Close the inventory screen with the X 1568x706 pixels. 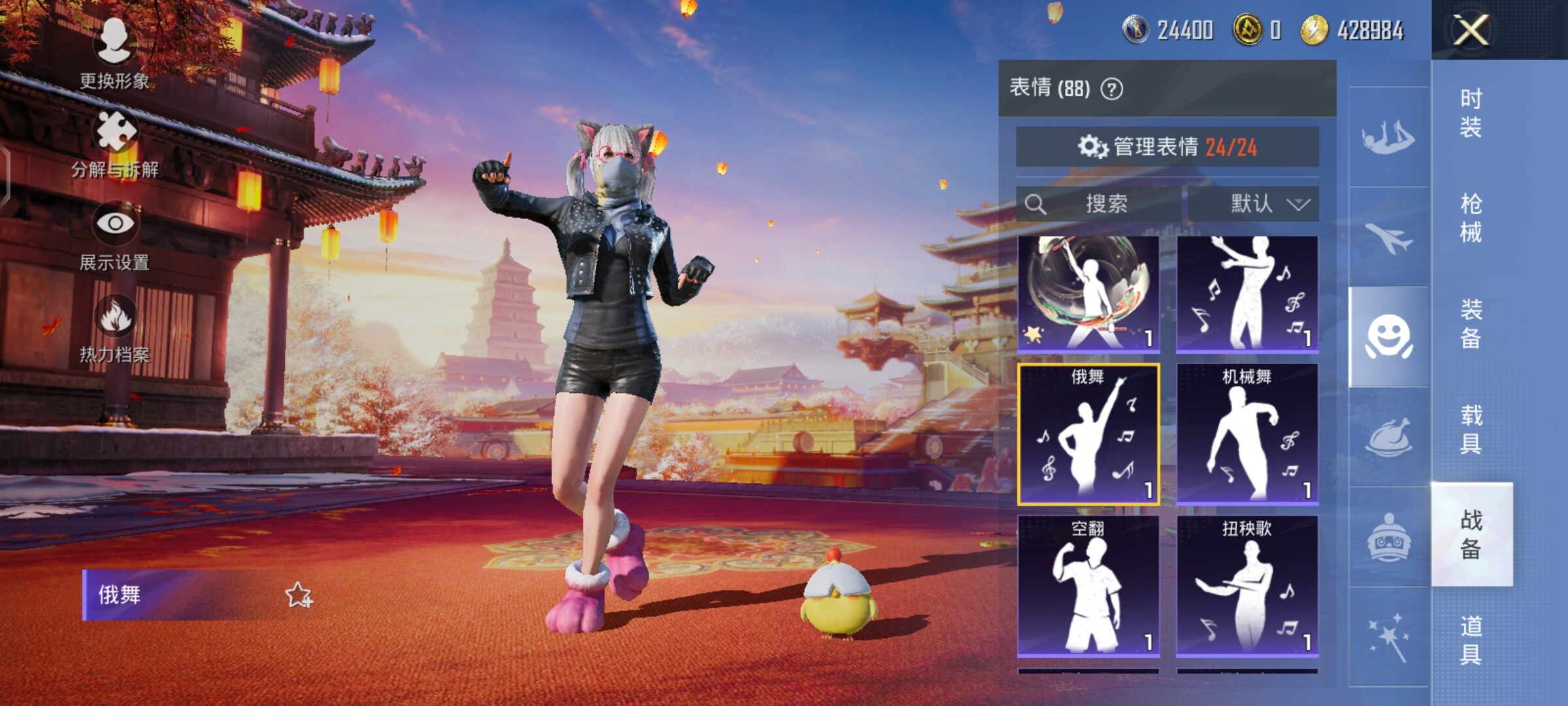(1470, 30)
